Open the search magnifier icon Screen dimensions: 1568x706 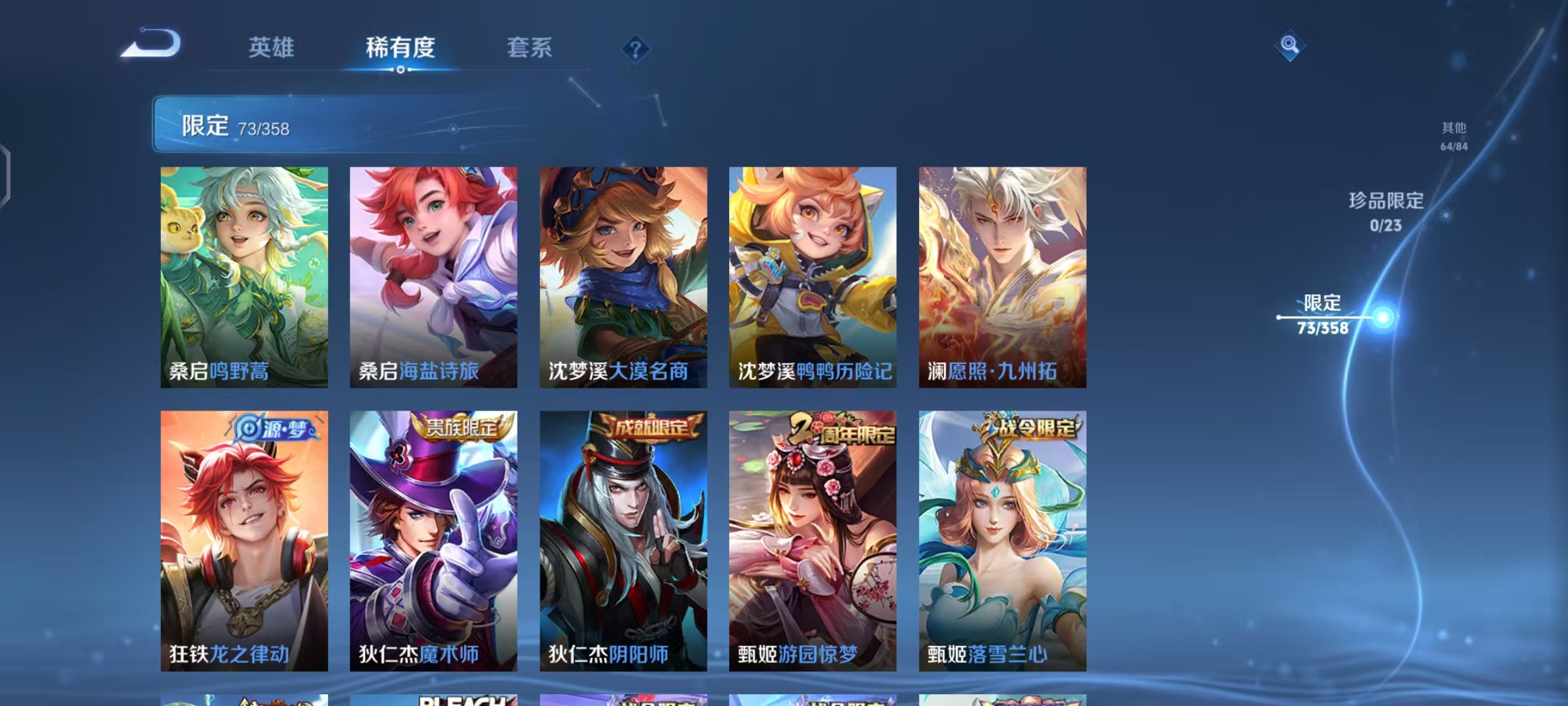1290,46
